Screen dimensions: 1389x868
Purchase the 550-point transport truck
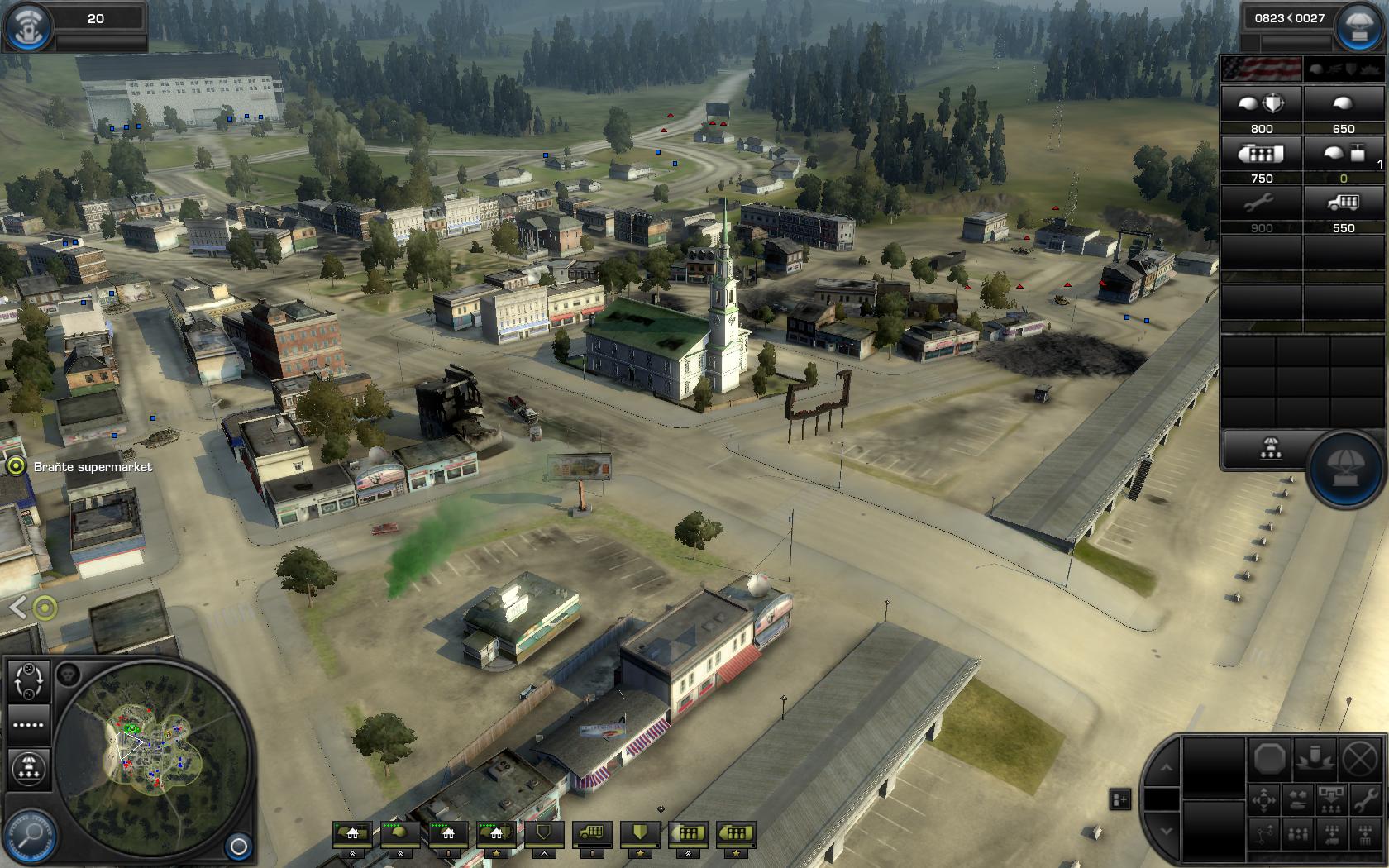click(1343, 204)
